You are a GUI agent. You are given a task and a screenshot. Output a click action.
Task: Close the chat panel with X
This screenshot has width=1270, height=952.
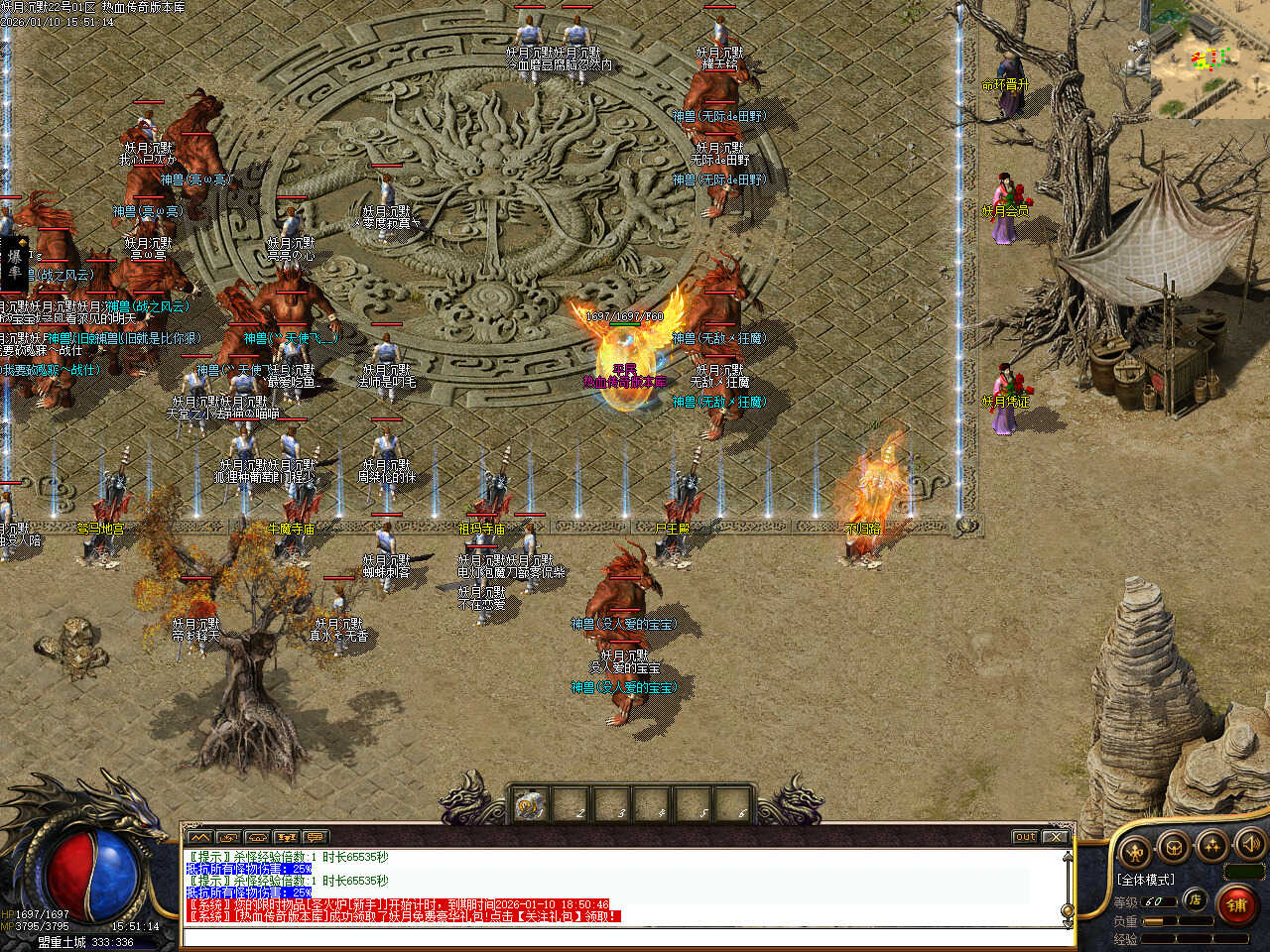click(1056, 837)
